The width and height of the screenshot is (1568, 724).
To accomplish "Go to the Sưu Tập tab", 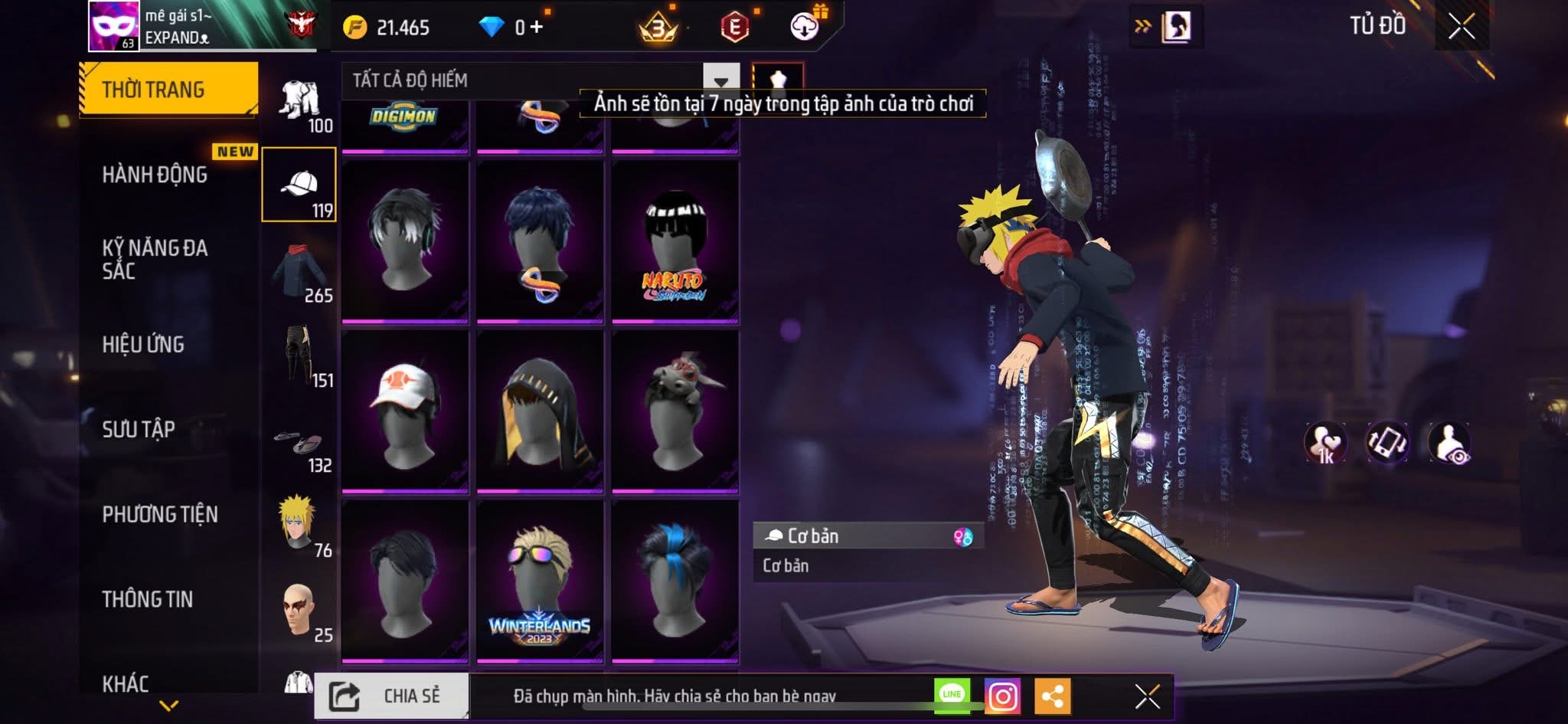I will point(139,429).
